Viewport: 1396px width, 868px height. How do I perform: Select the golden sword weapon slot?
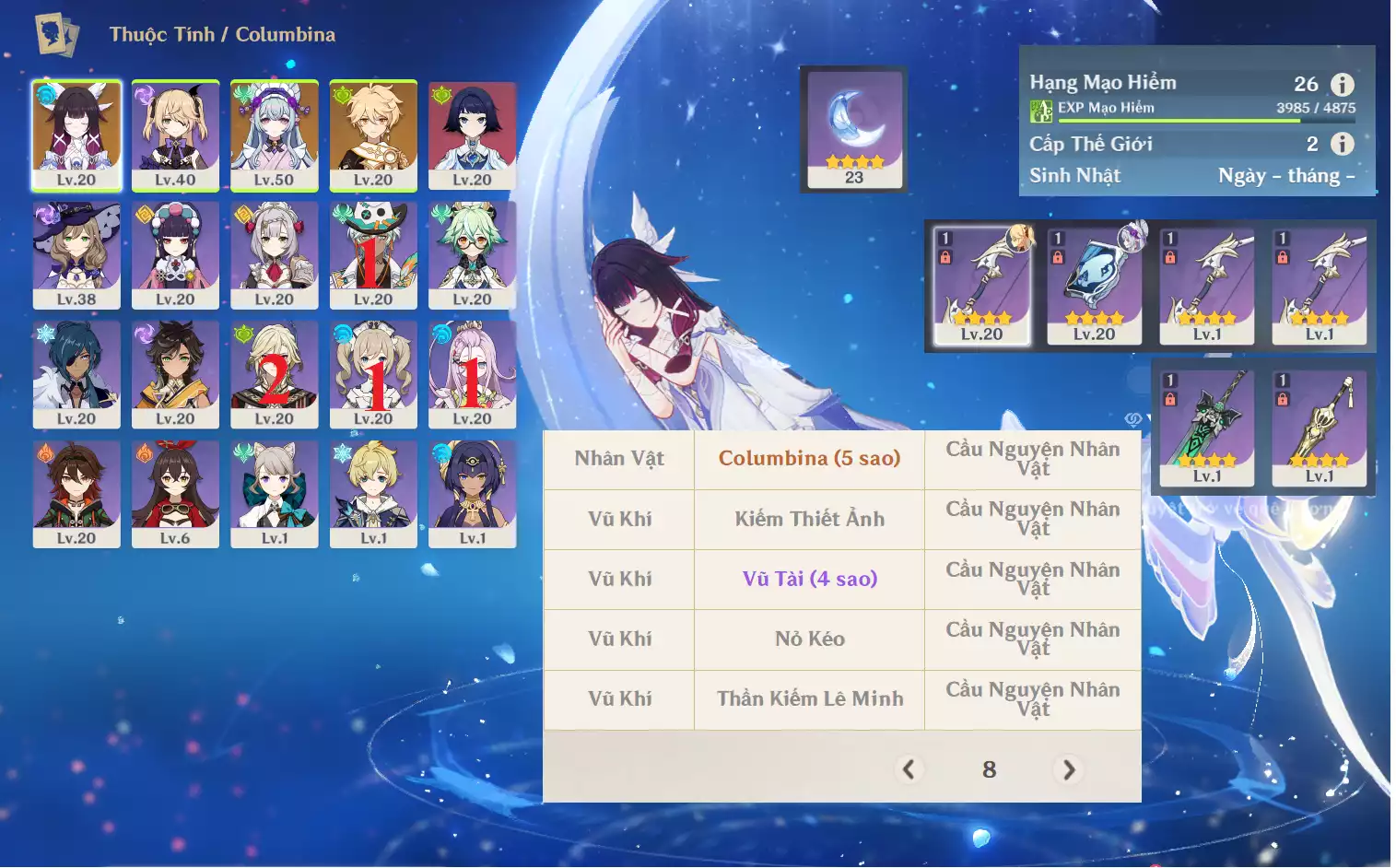pyautogui.click(x=1320, y=428)
